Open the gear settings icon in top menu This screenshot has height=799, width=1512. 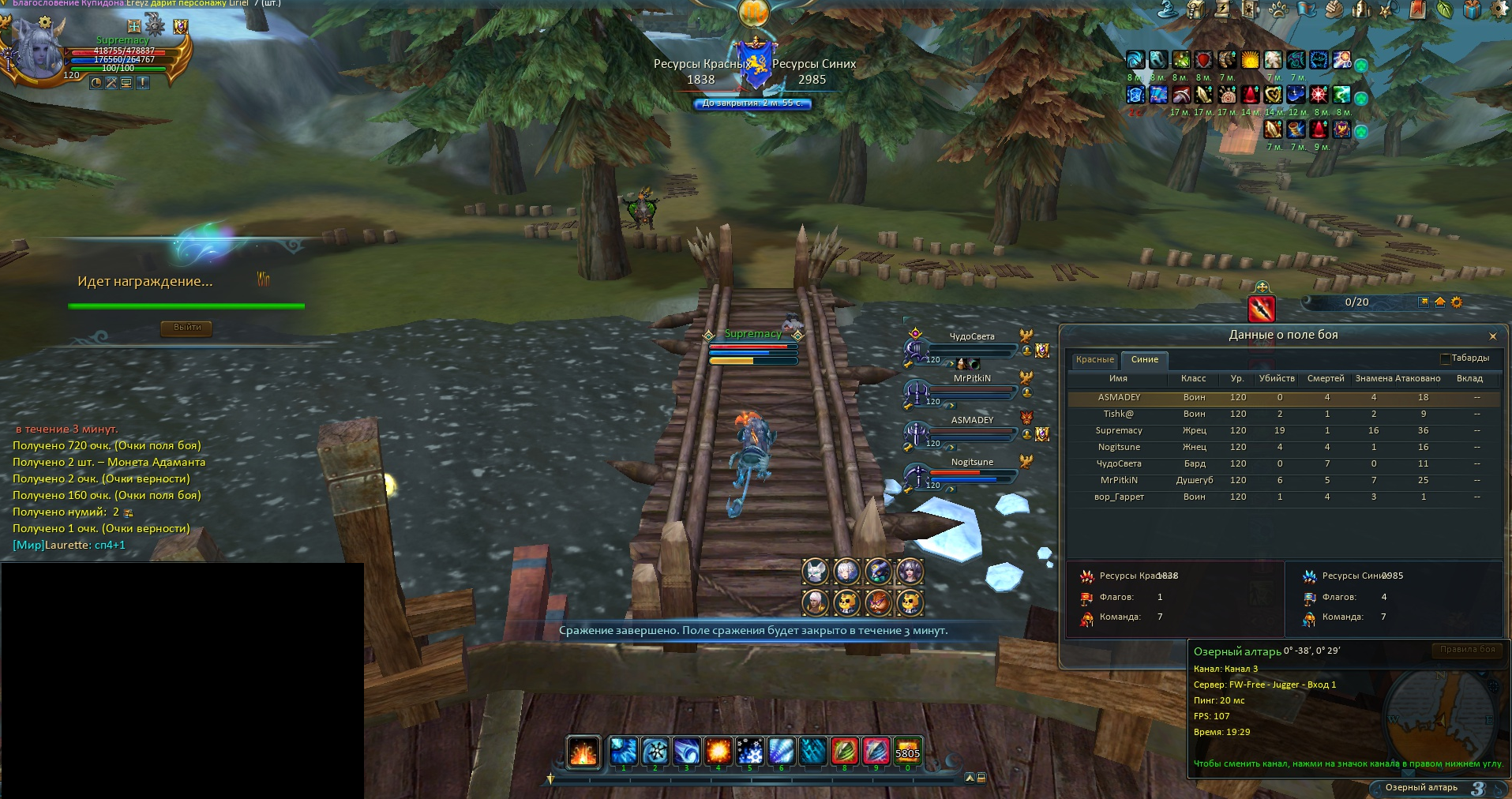pyautogui.click(x=1499, y=9)
